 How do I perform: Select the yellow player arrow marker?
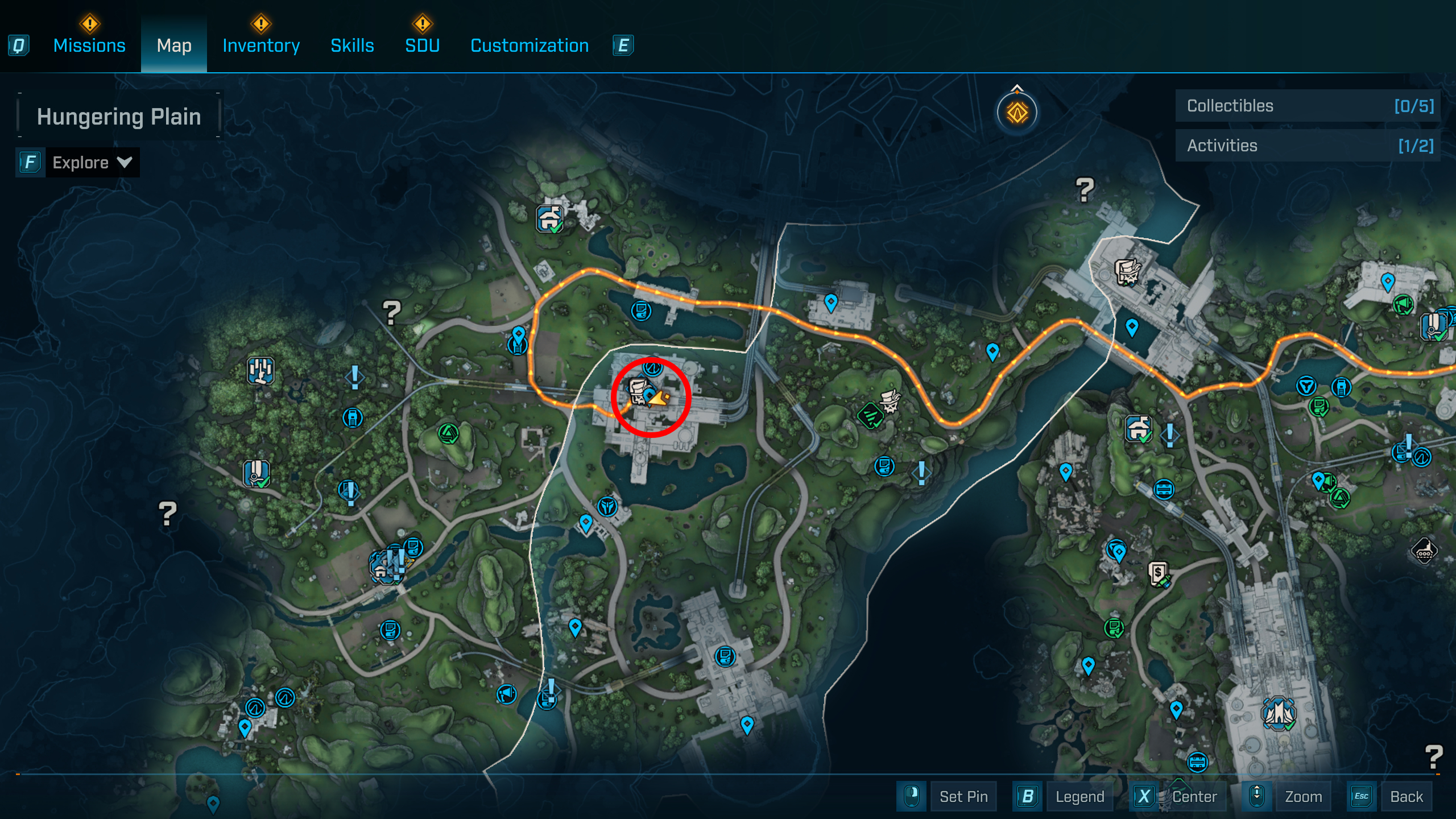(659, 398)
